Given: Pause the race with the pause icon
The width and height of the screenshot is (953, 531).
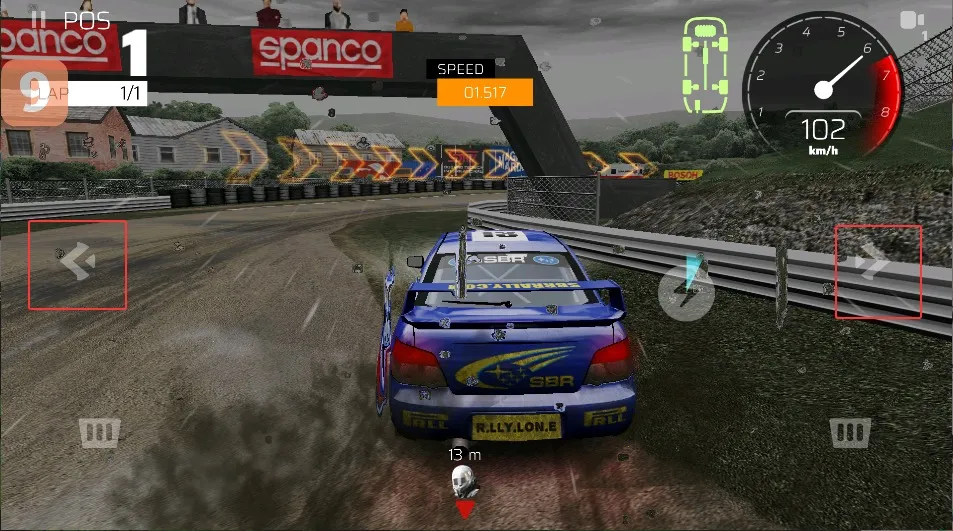Looking at the screenshot, I should pos(38,19).
